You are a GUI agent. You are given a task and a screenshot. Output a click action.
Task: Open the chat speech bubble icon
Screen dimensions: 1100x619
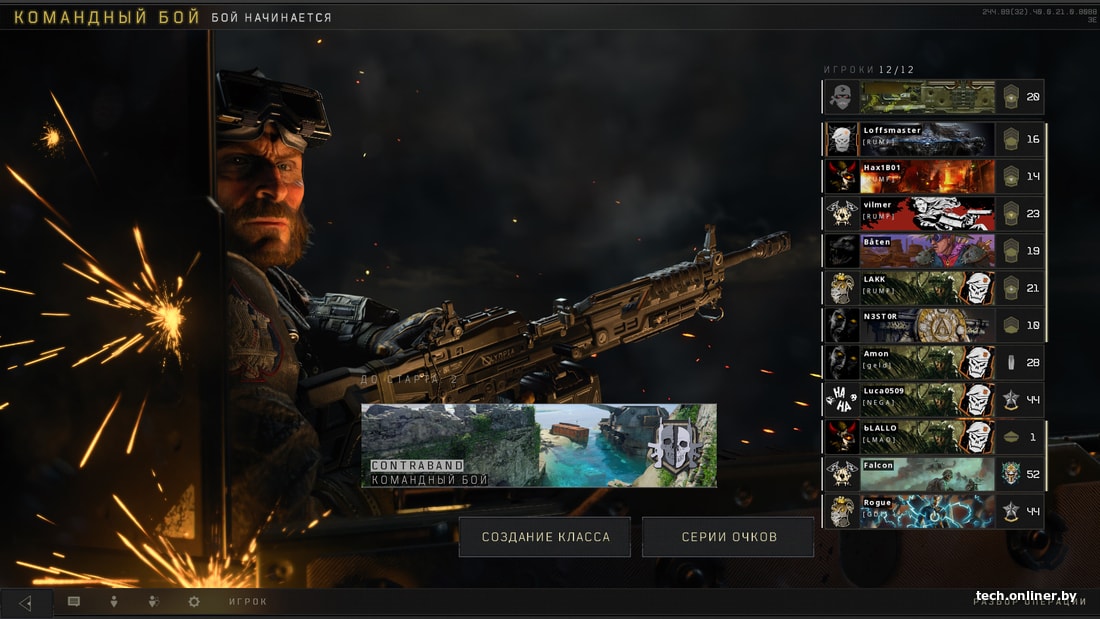click(x=74, y=602)
